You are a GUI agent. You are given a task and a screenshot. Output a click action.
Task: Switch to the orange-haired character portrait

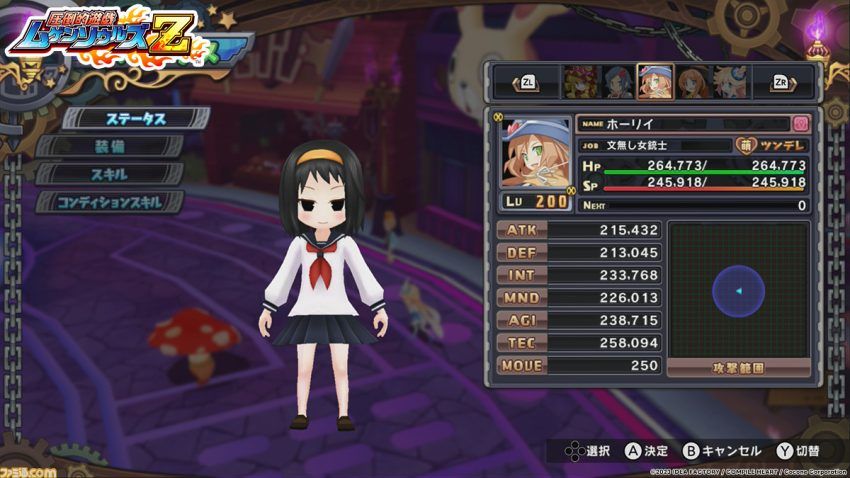pyautogui.click(x=692, y=82)
